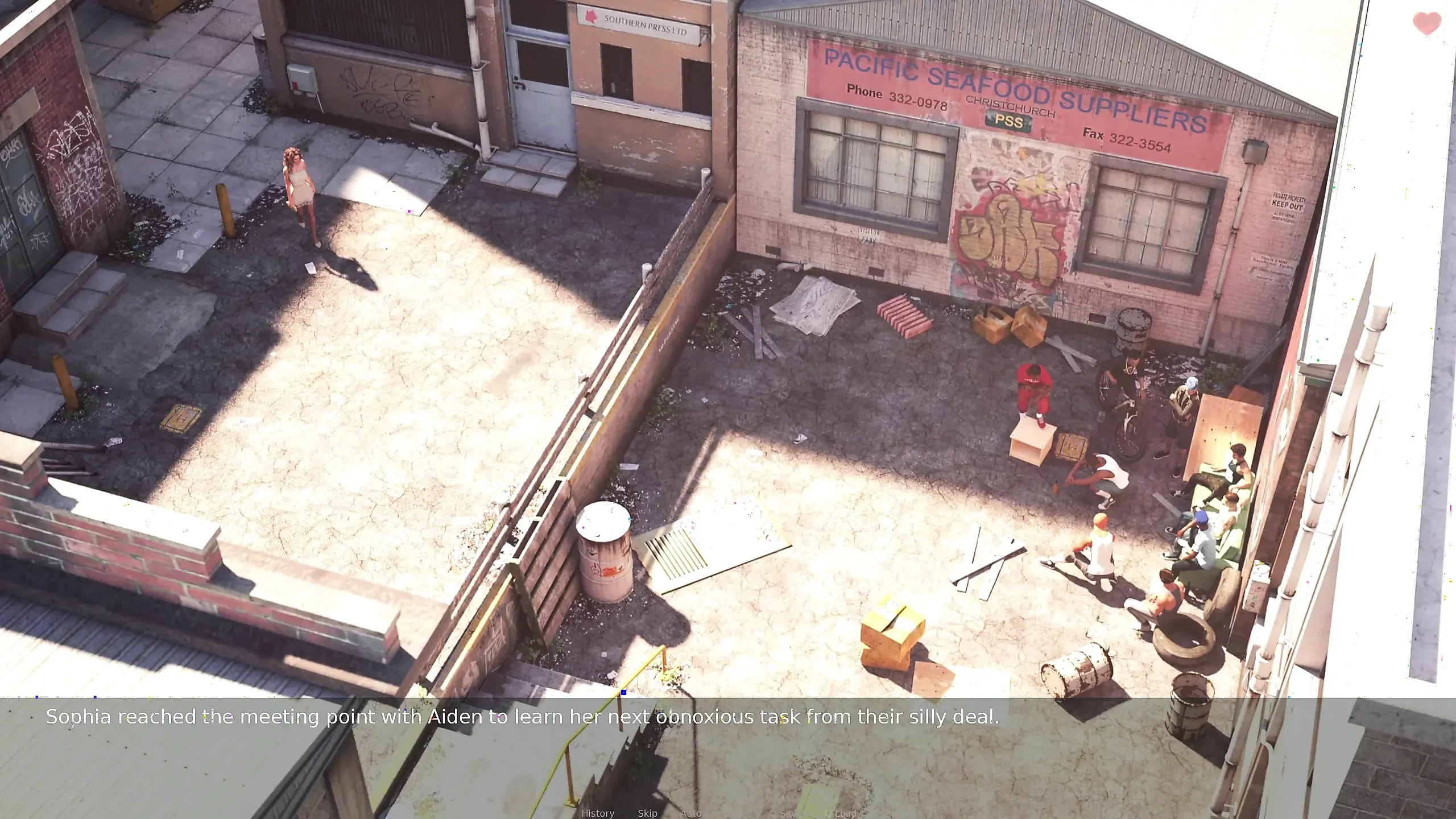Advance the narration text about Sophia
Image resolution: width=1456 pixels, height=819 pixels.
522,717
